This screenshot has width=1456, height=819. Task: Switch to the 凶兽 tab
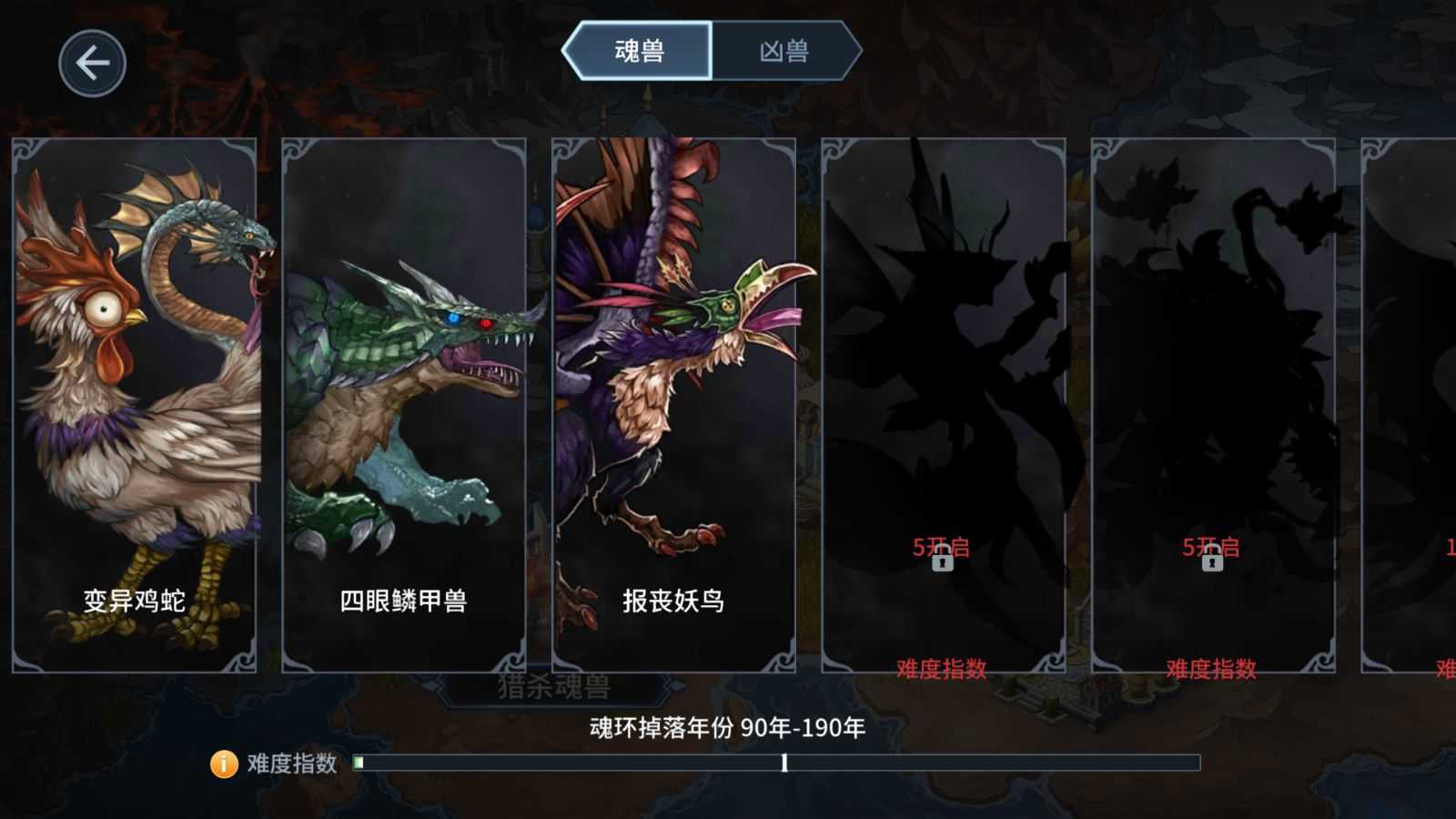click(785, 51)
